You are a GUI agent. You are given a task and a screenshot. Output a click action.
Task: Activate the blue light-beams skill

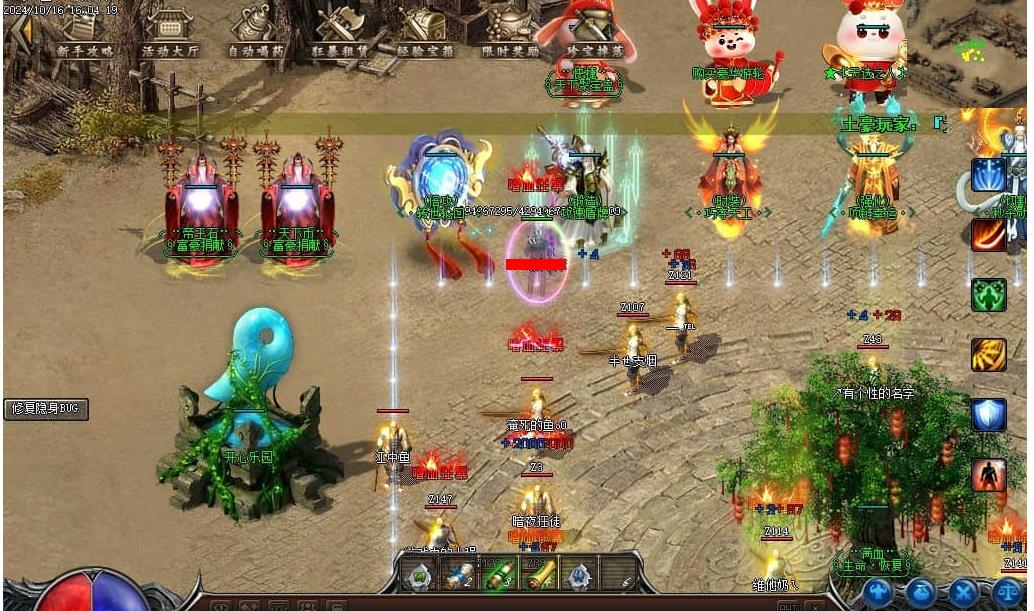coord(988,174)
